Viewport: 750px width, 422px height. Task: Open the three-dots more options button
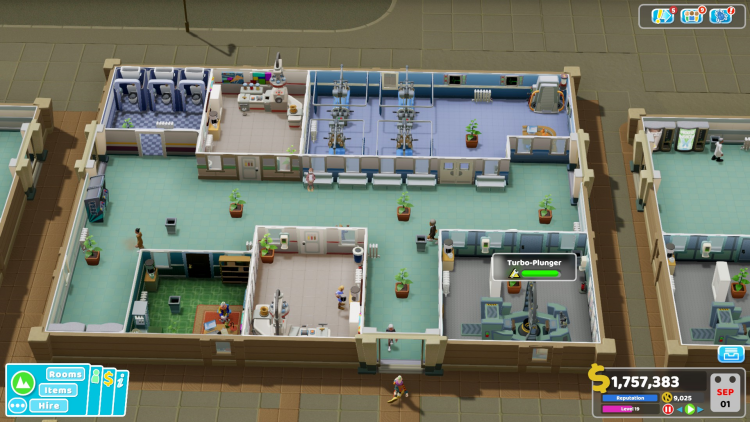pyautogui.click(x=17, y=406)
